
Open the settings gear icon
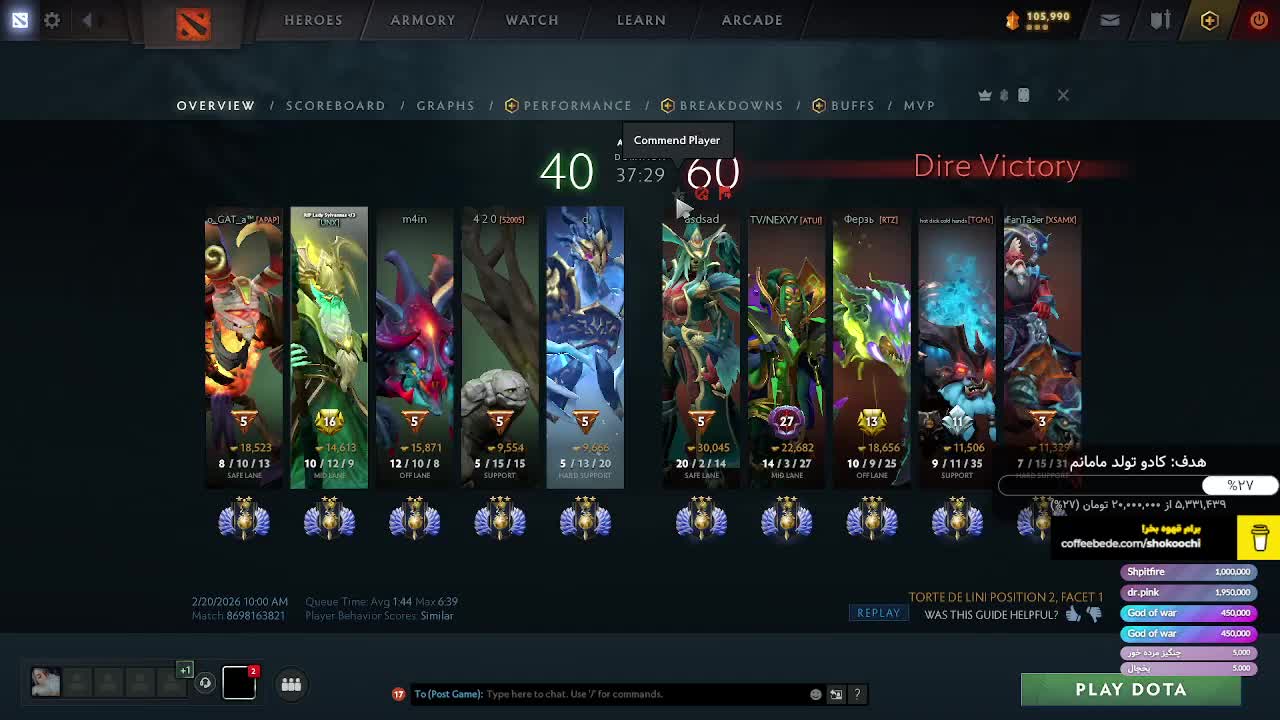52,20
